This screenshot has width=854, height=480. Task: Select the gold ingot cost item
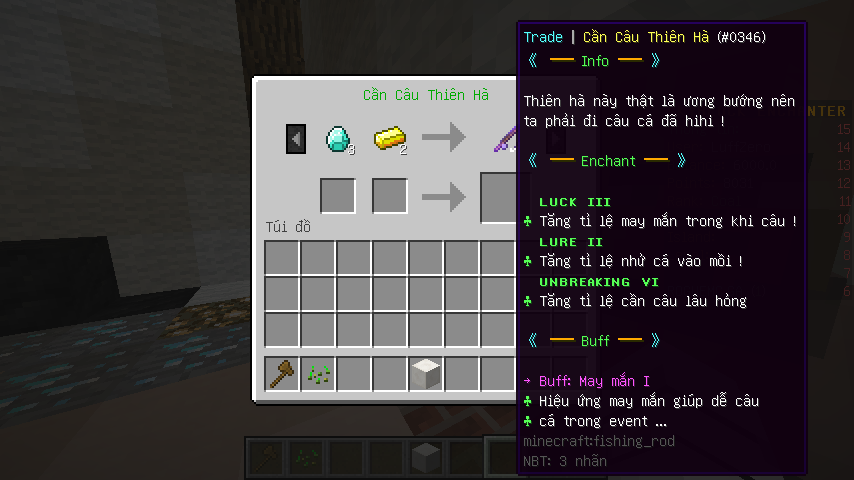pos(389,138)
